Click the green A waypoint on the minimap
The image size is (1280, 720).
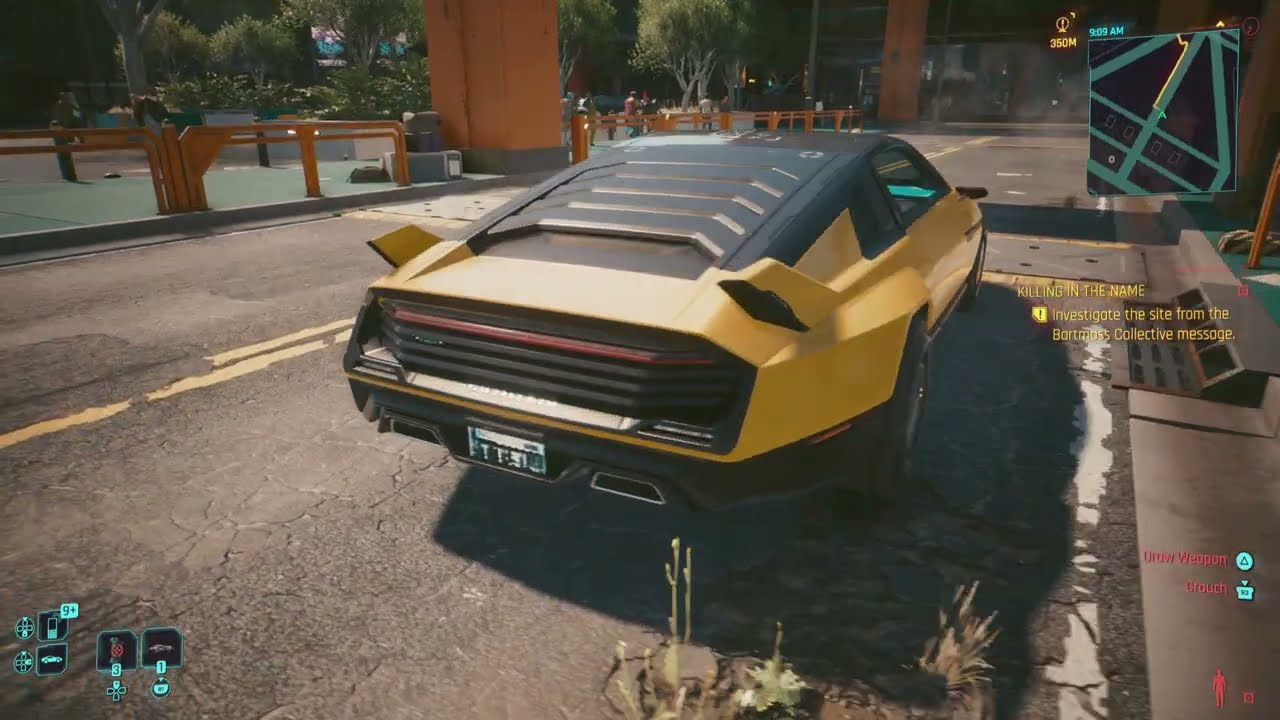[1162, 114]
